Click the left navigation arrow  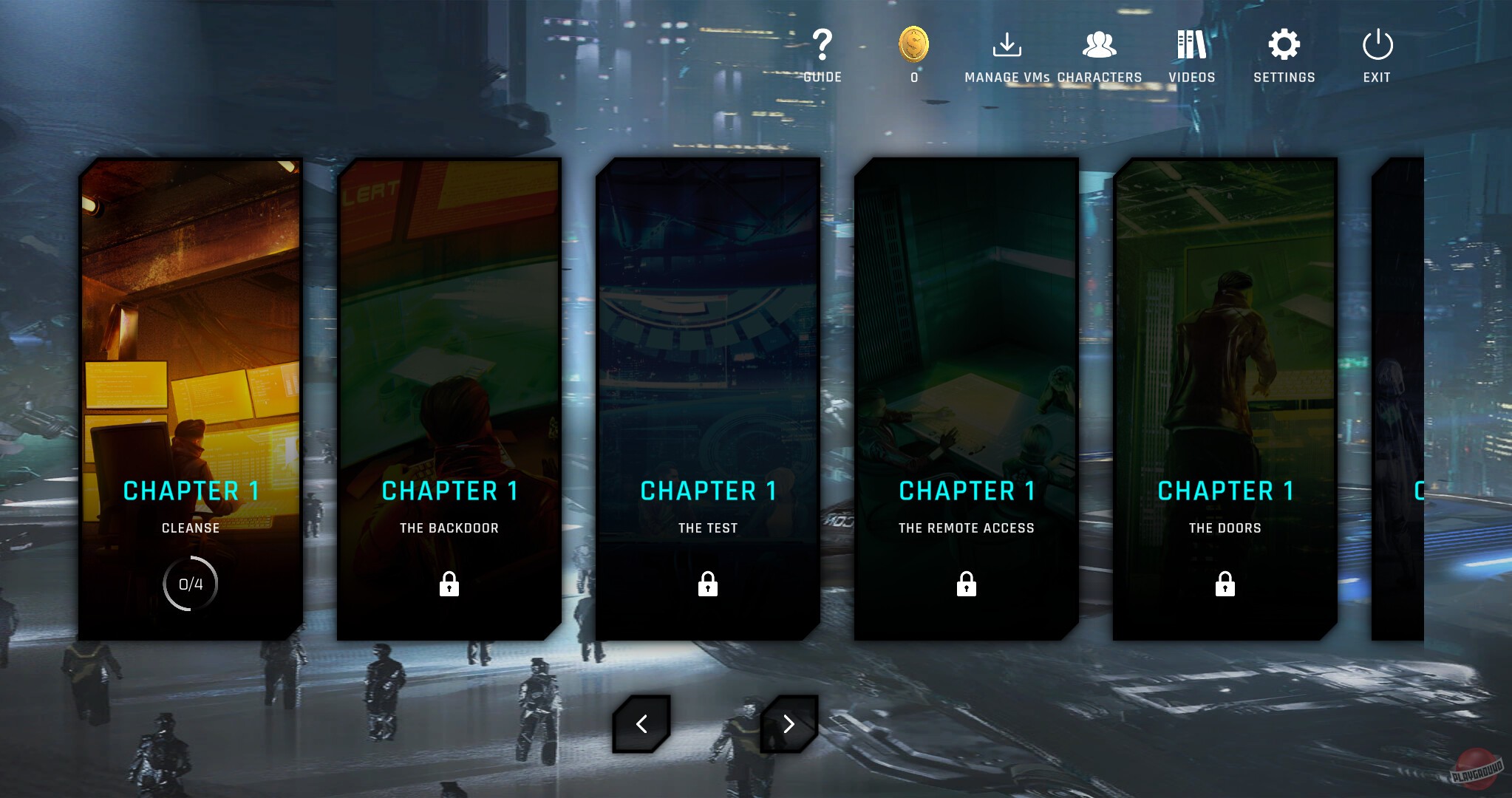pos(641,724)
